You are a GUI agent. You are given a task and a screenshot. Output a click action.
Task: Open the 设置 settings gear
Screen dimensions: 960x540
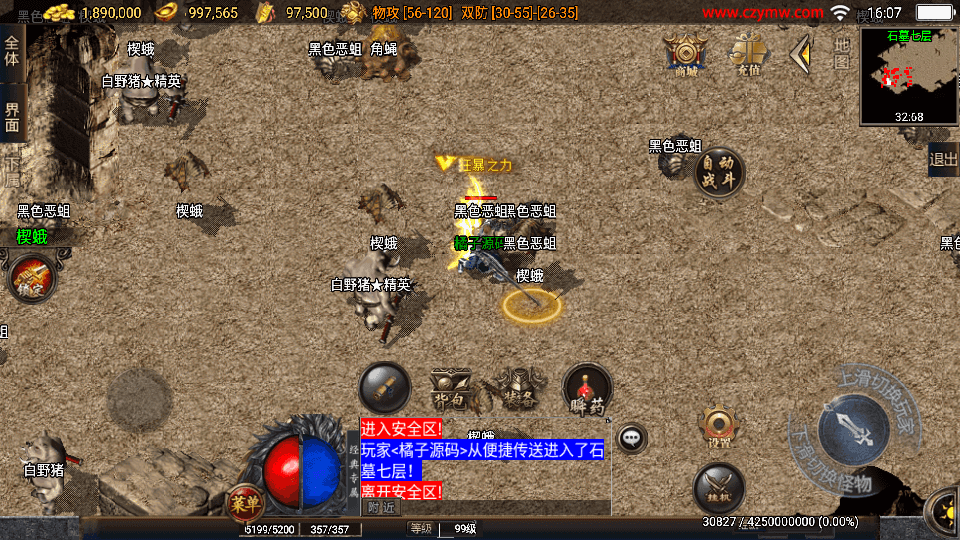tap(718, 426)
